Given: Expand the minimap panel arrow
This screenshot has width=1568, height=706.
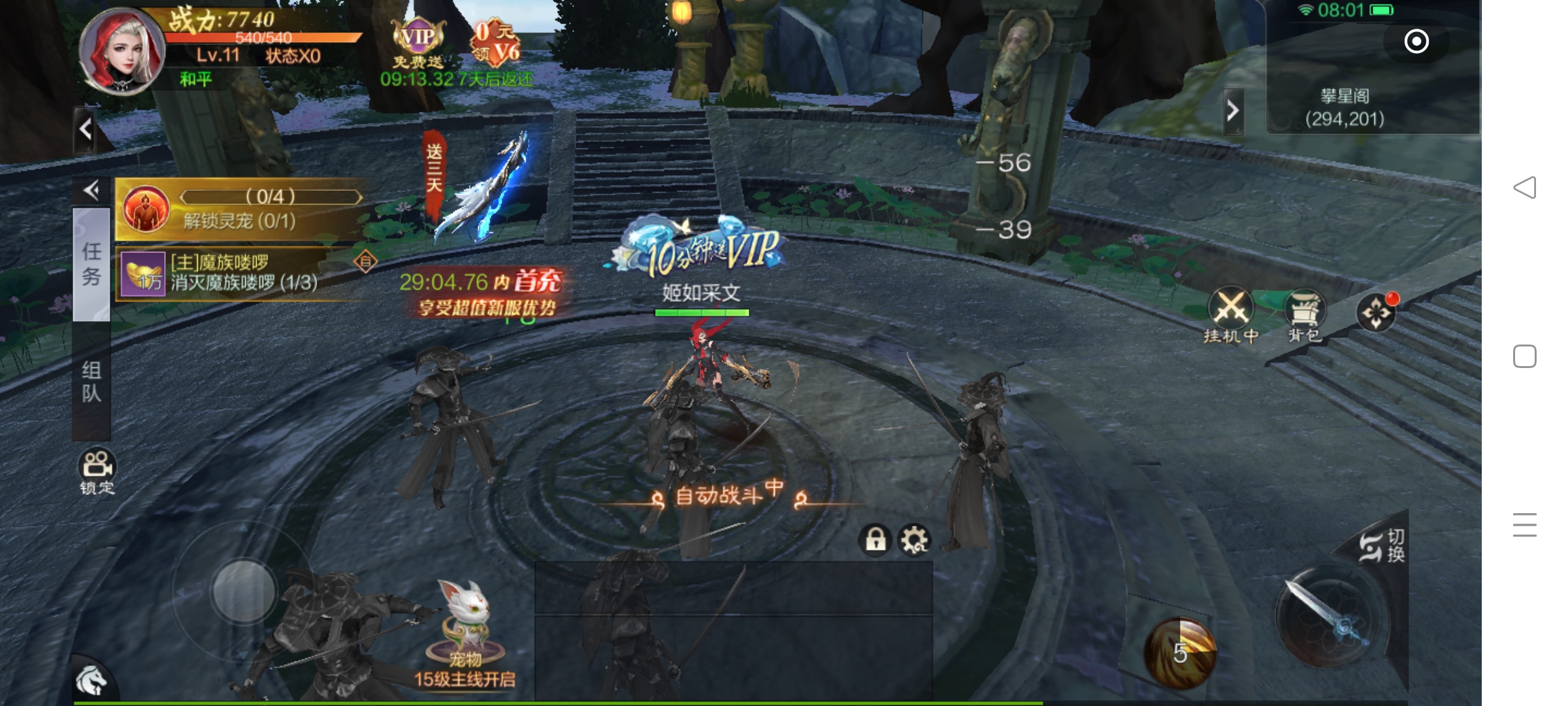Looking at the screenshot, I should coord(1233,111).
